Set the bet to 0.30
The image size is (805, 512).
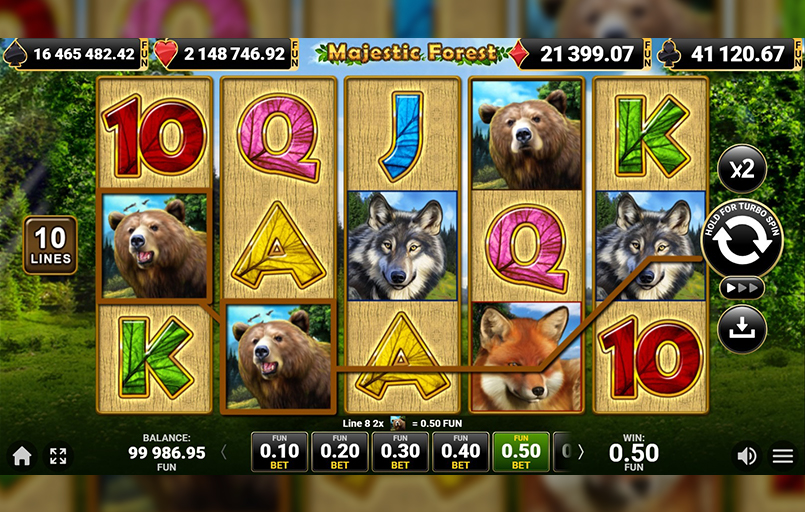(x=400, y=452)
